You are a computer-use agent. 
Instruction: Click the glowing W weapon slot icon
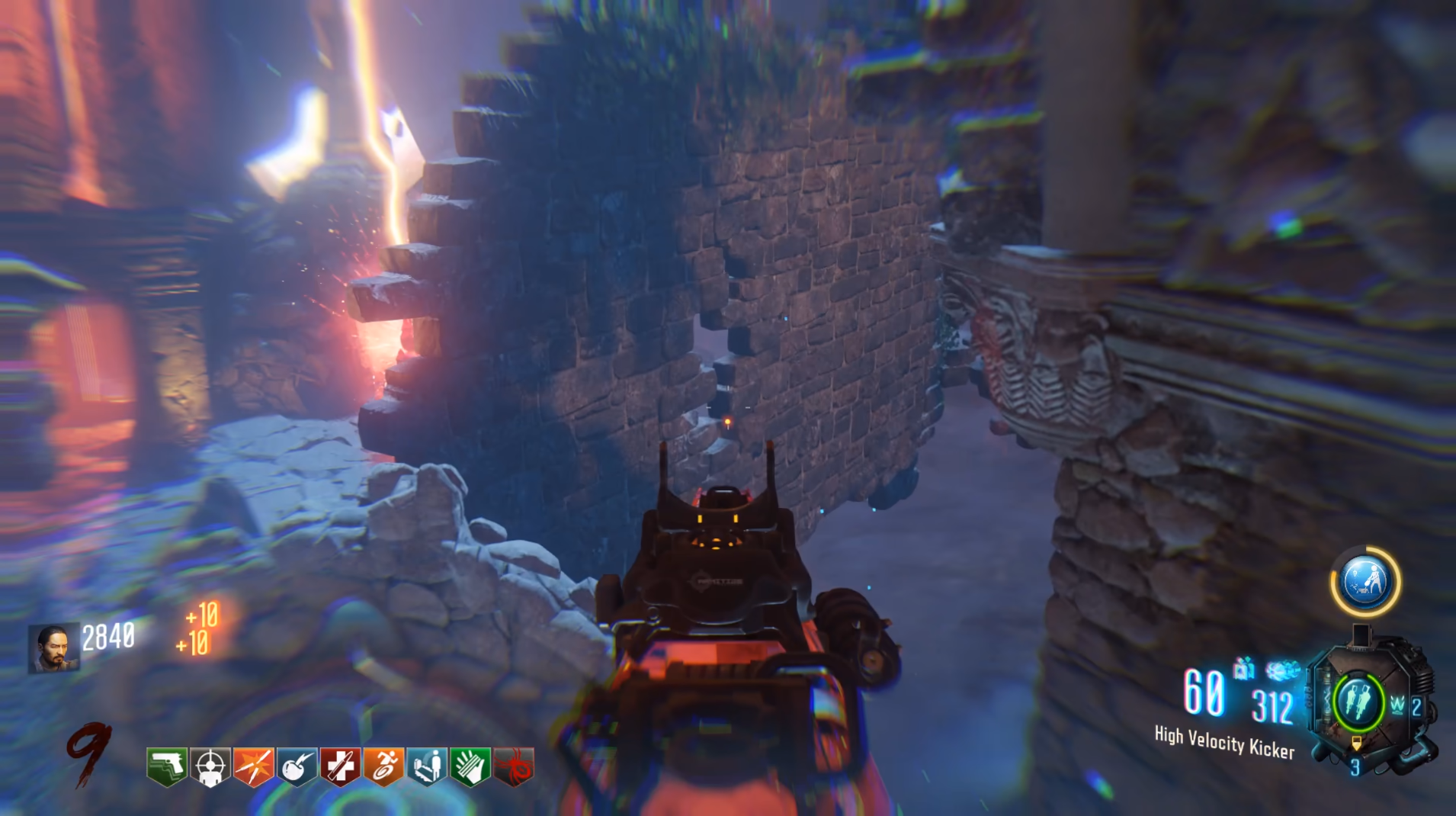[1397, 705]
